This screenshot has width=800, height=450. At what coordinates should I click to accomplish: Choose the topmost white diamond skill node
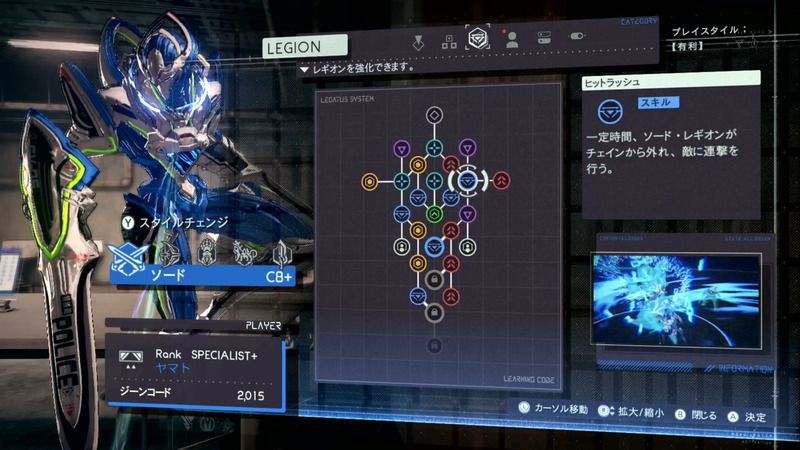(434, 115)
